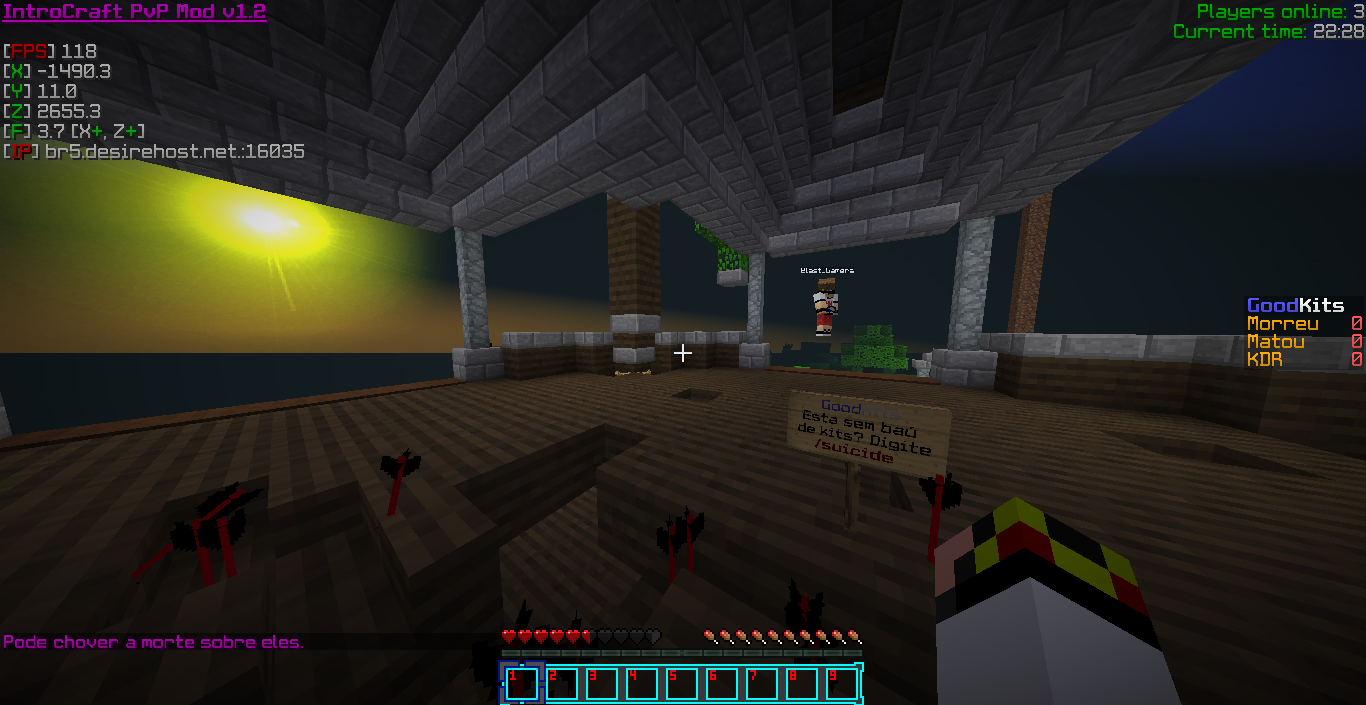Screen dimensions: 1366x705
Task: Select hotbar slot number 1
Action: point(522,684)
